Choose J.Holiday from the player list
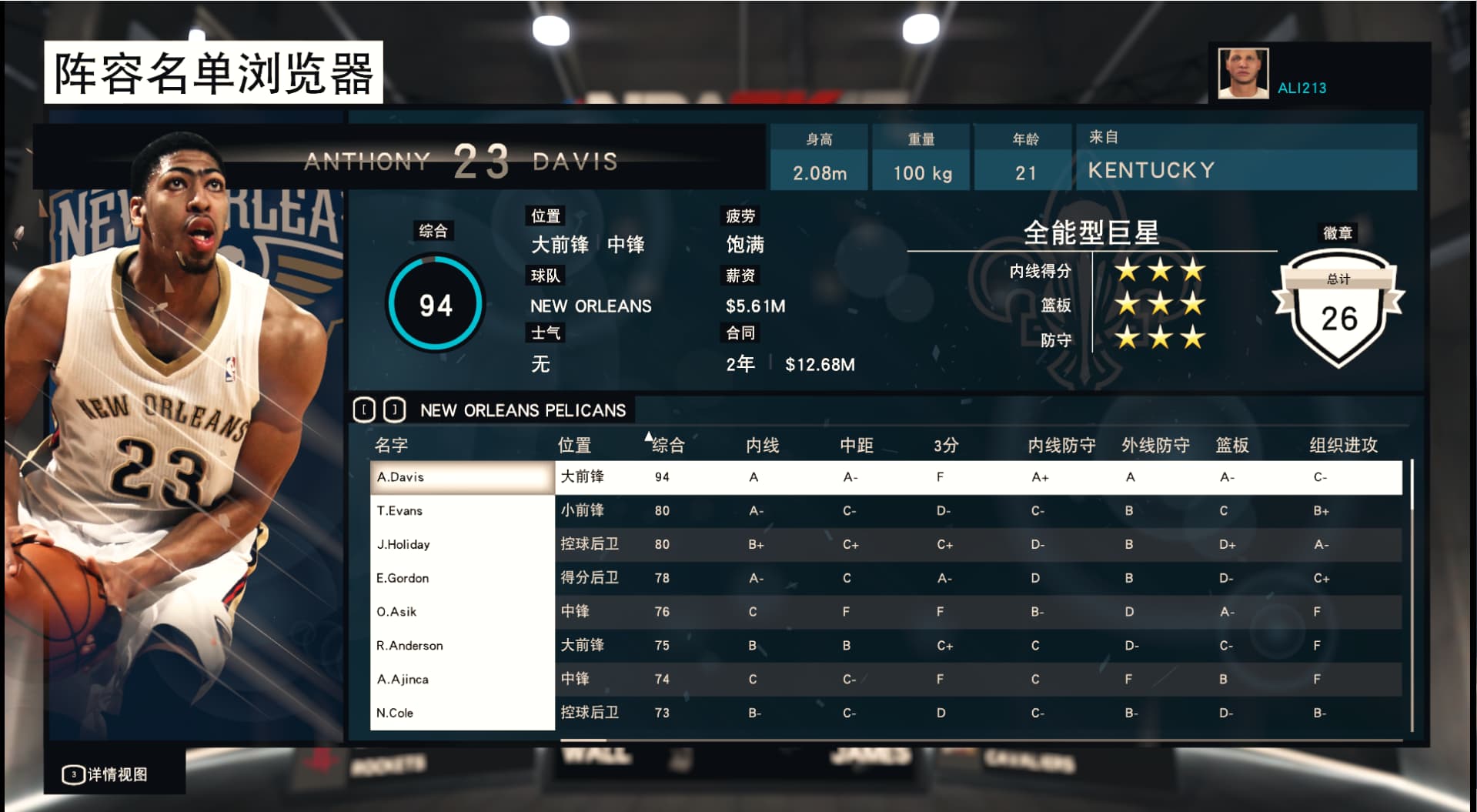Image resolution: width=1477 pixels, height=812 pixels. click(x=462, y=545)
